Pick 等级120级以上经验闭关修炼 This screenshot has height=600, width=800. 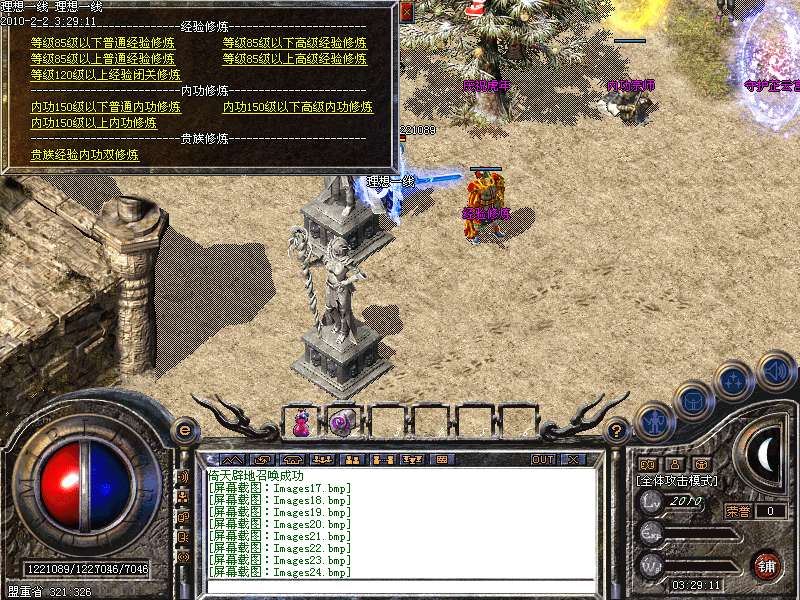click(106, 75)
